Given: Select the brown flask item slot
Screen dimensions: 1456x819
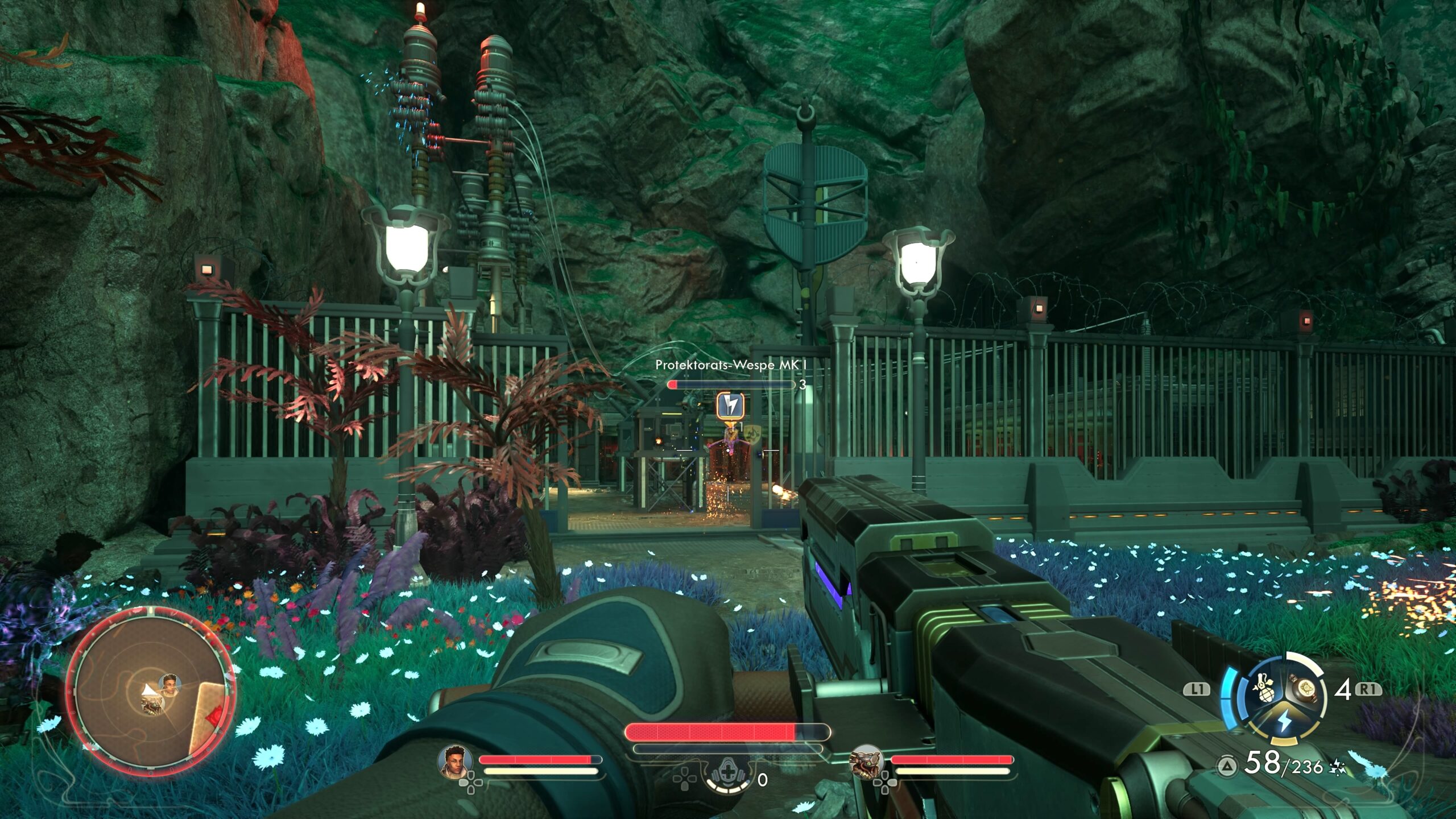Looking at the screenshot, I should (x=1305, y=689).
